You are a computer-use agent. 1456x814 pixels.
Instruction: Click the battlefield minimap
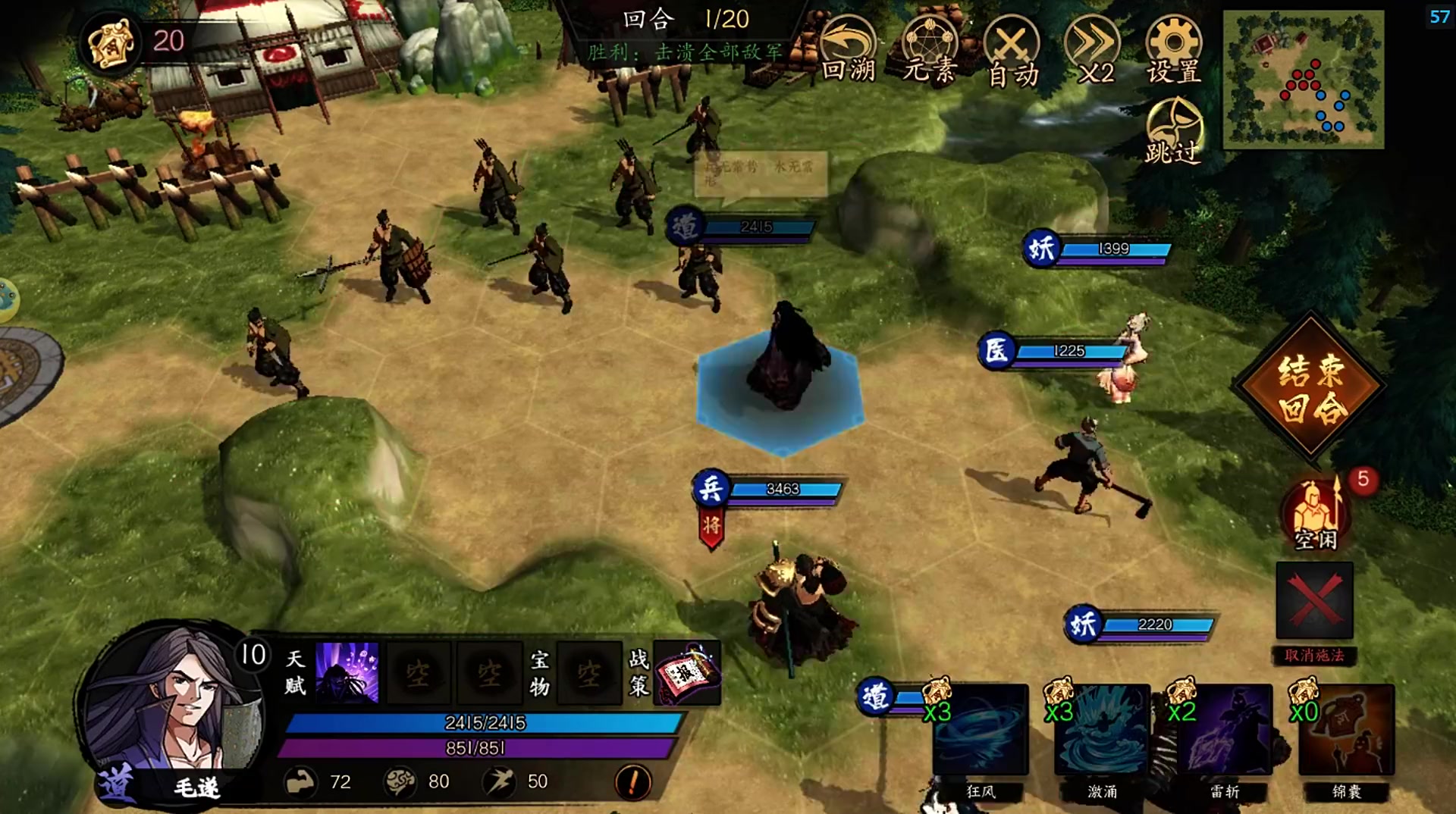1303,80
